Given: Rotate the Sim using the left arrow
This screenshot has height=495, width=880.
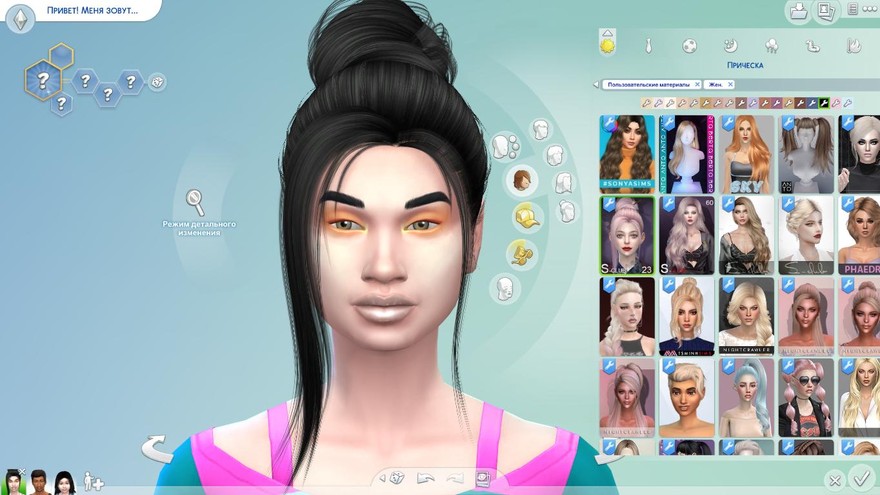Looking at the screenshot, I should click(157, 448).
